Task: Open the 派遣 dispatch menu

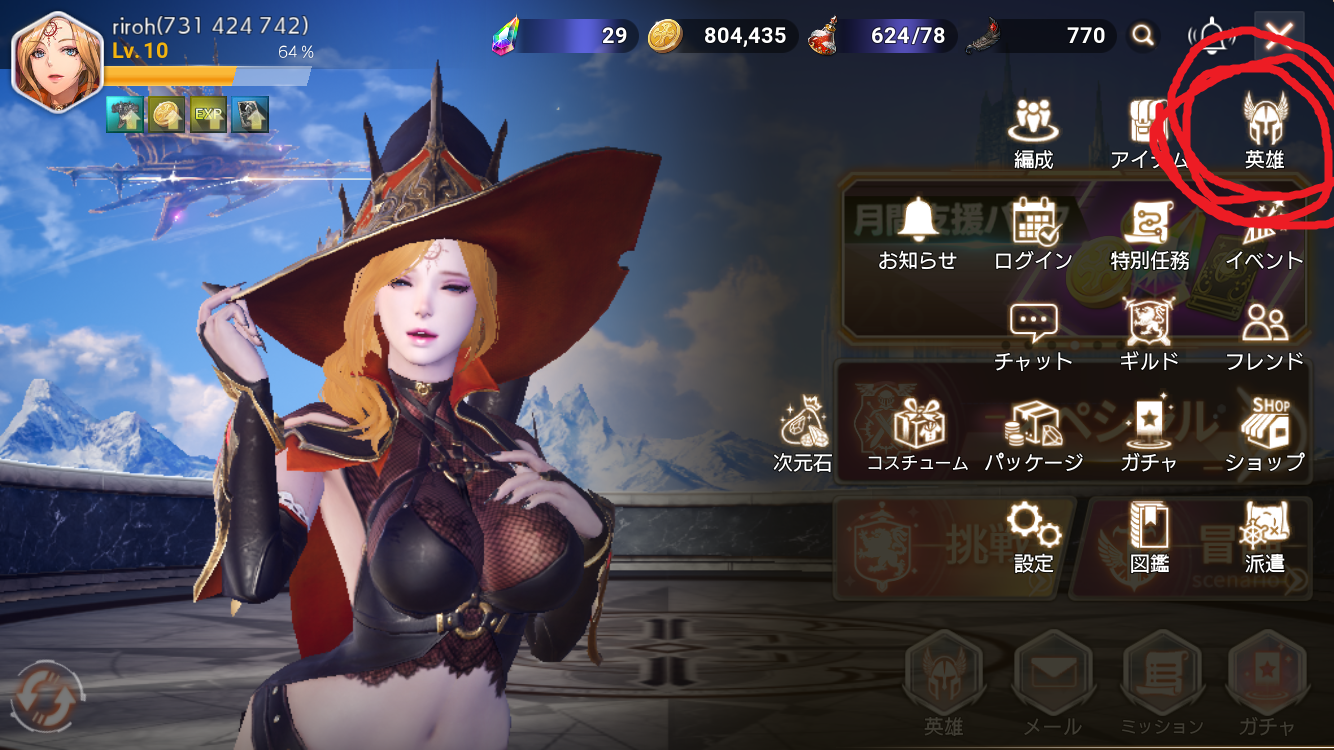Action: point(1264,536)
